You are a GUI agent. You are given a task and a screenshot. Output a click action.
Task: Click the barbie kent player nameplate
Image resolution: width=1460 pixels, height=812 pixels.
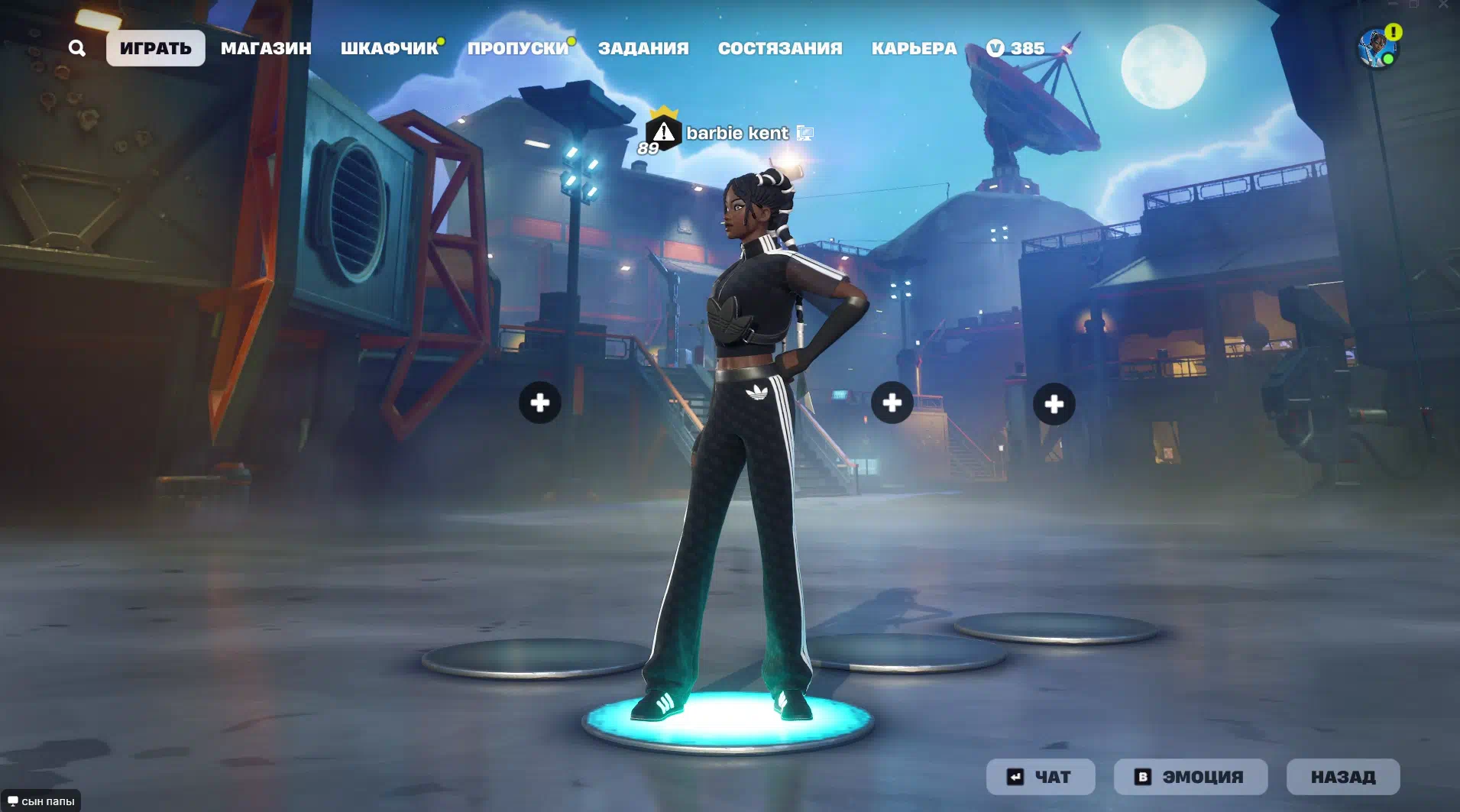[736, 133]
